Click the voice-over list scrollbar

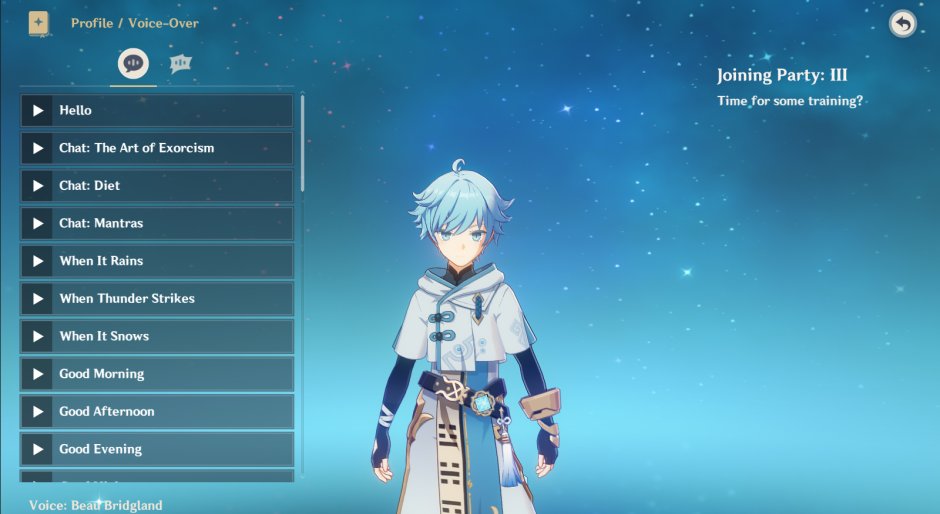(x=302, y=142)
